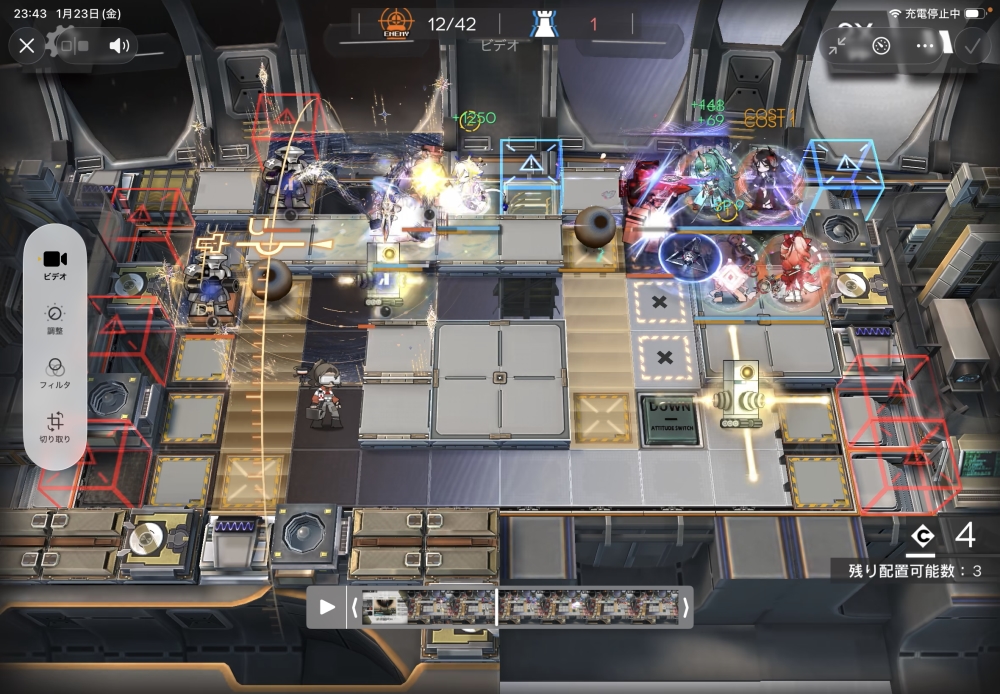Image resolution: width=1000 pixels, height=694 pixels.
Task: Open the 調整 adjust tab
Action: click(56, 319)
